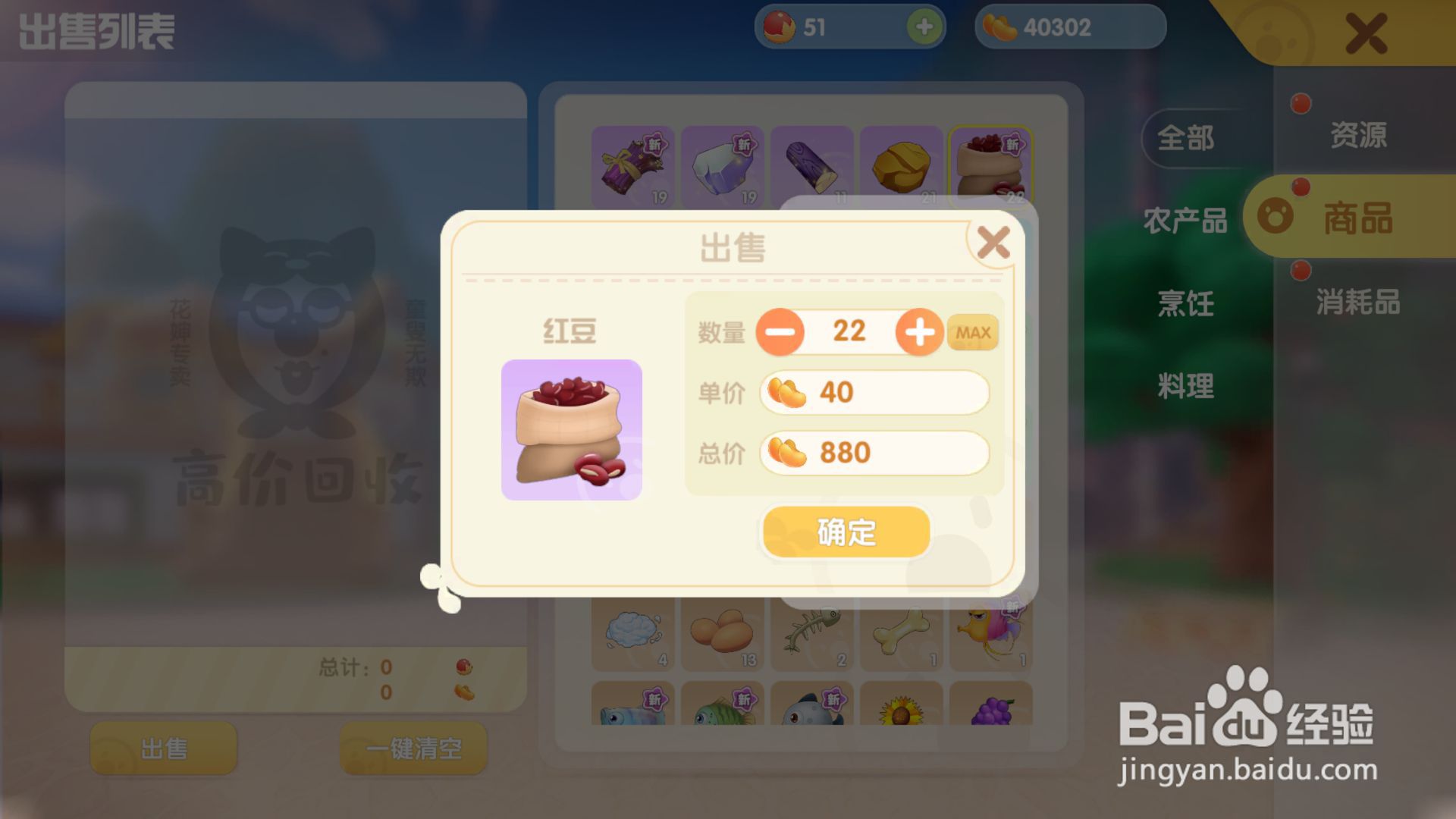Image resolution: width=1456 pixels, height=819 pixels.
Task: Switch to the 商品 tab on the right
Action: point(1361,220)
